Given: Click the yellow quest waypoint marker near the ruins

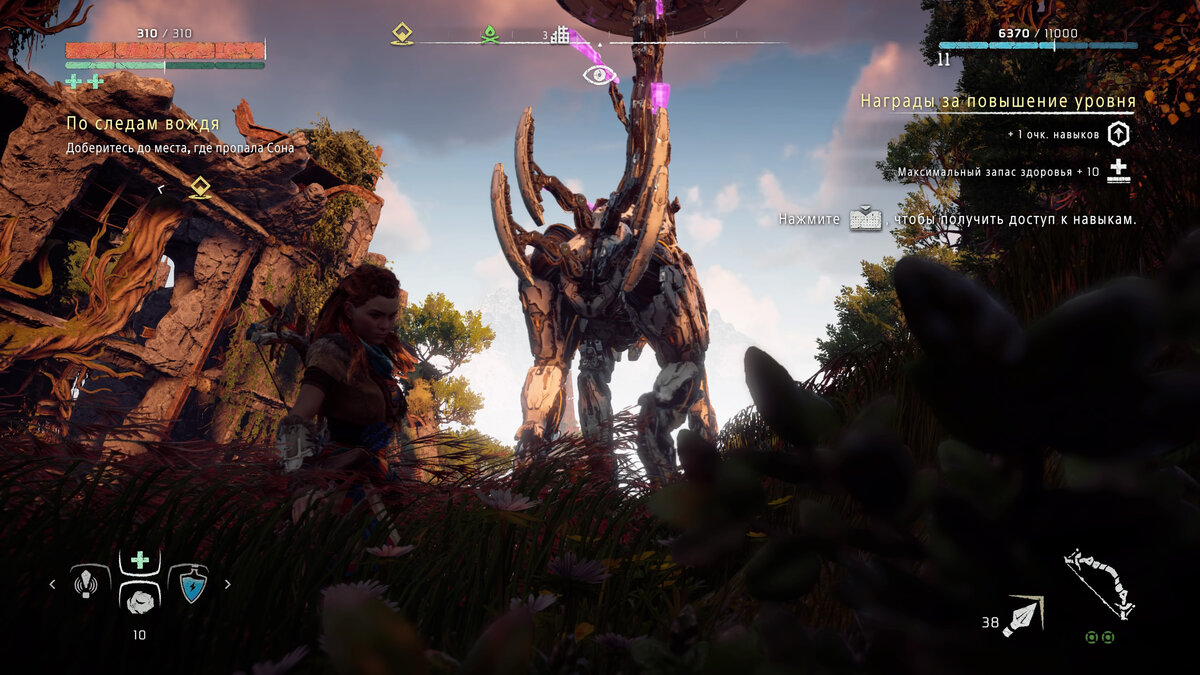Looking at the screenshot, I should 201,187.
